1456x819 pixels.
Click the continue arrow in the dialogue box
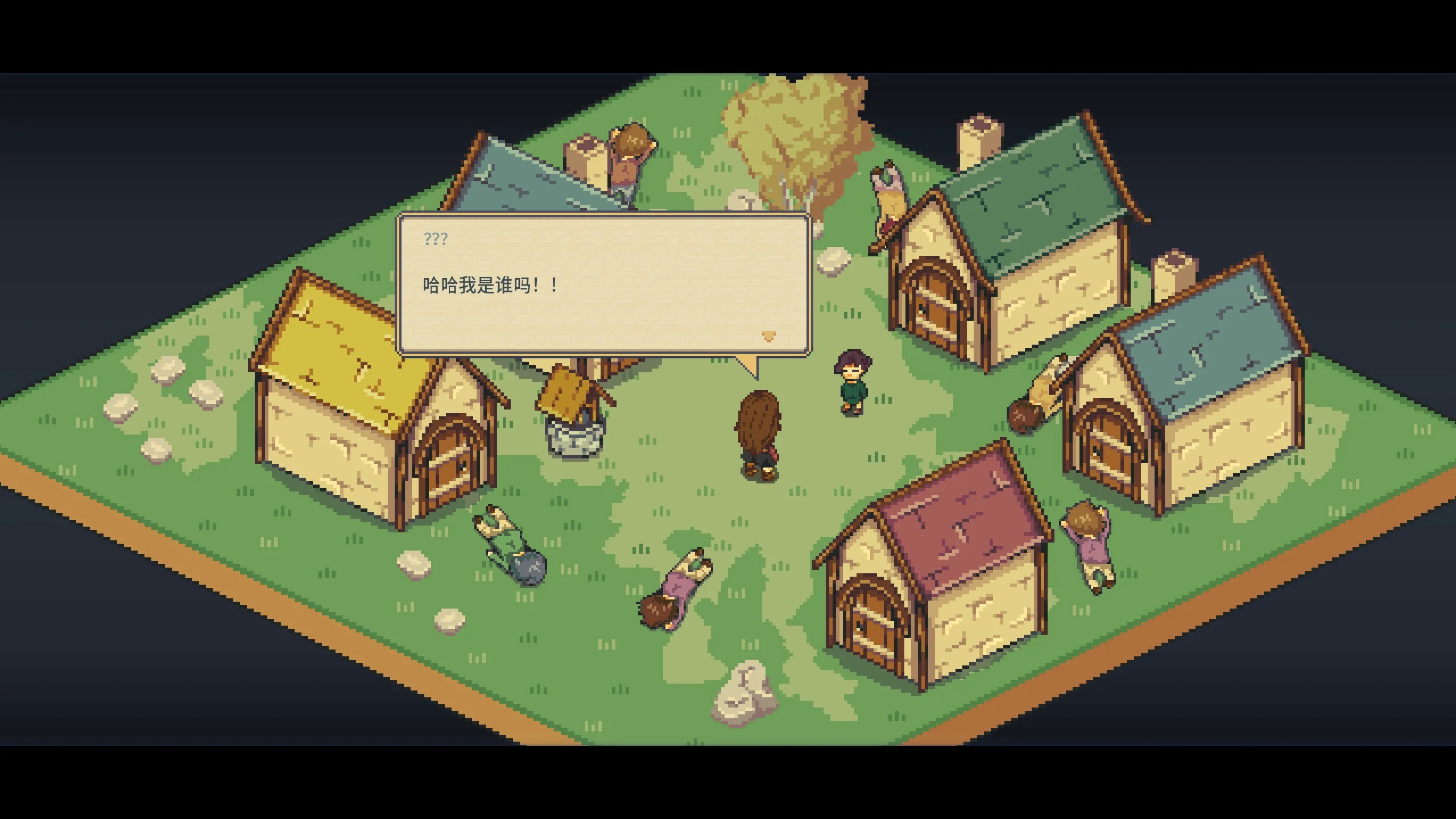[x=769, y=337]
